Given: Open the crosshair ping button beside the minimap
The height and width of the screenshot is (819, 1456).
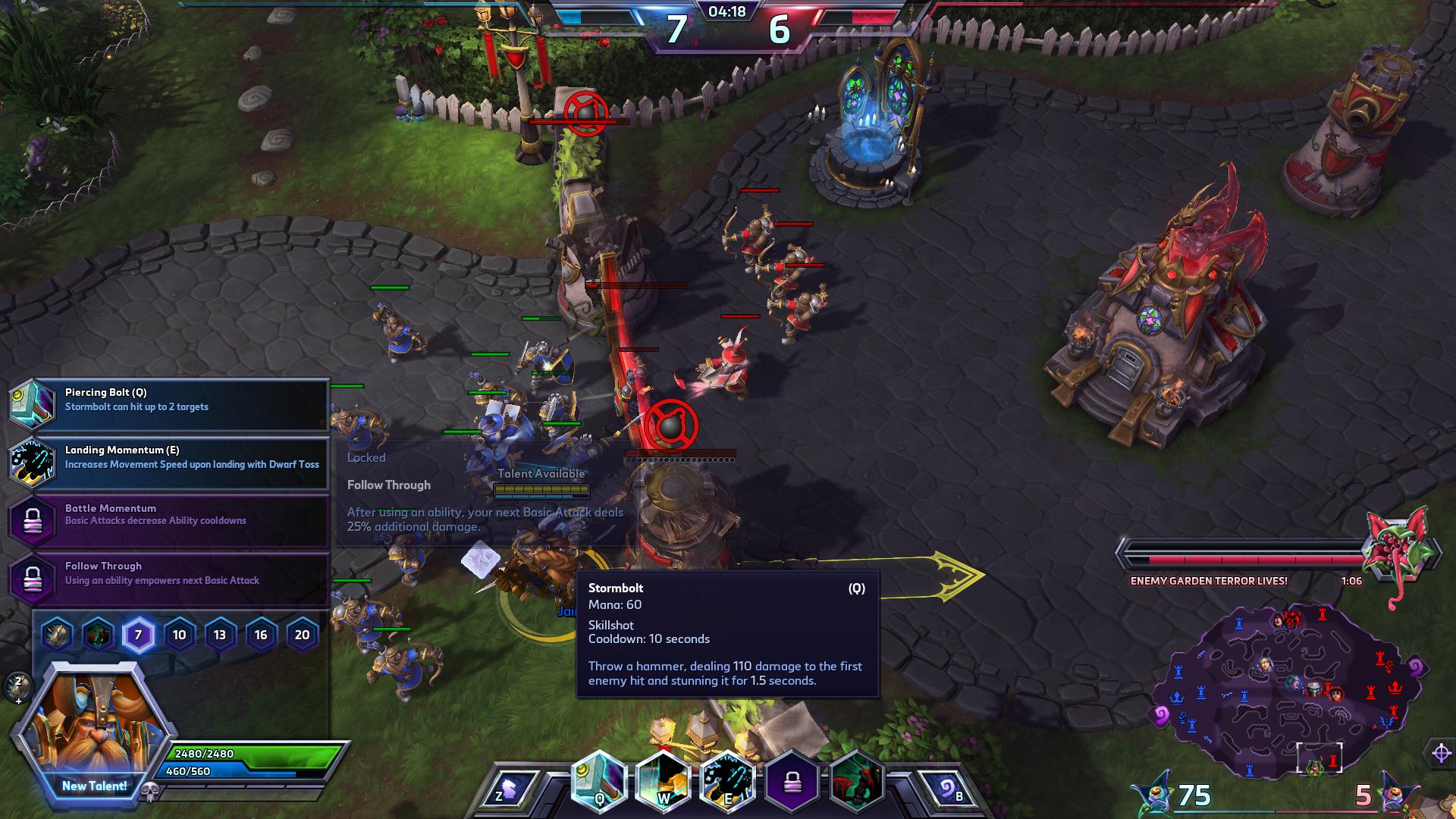Looking at the screenshot, I should [1441, 753].
